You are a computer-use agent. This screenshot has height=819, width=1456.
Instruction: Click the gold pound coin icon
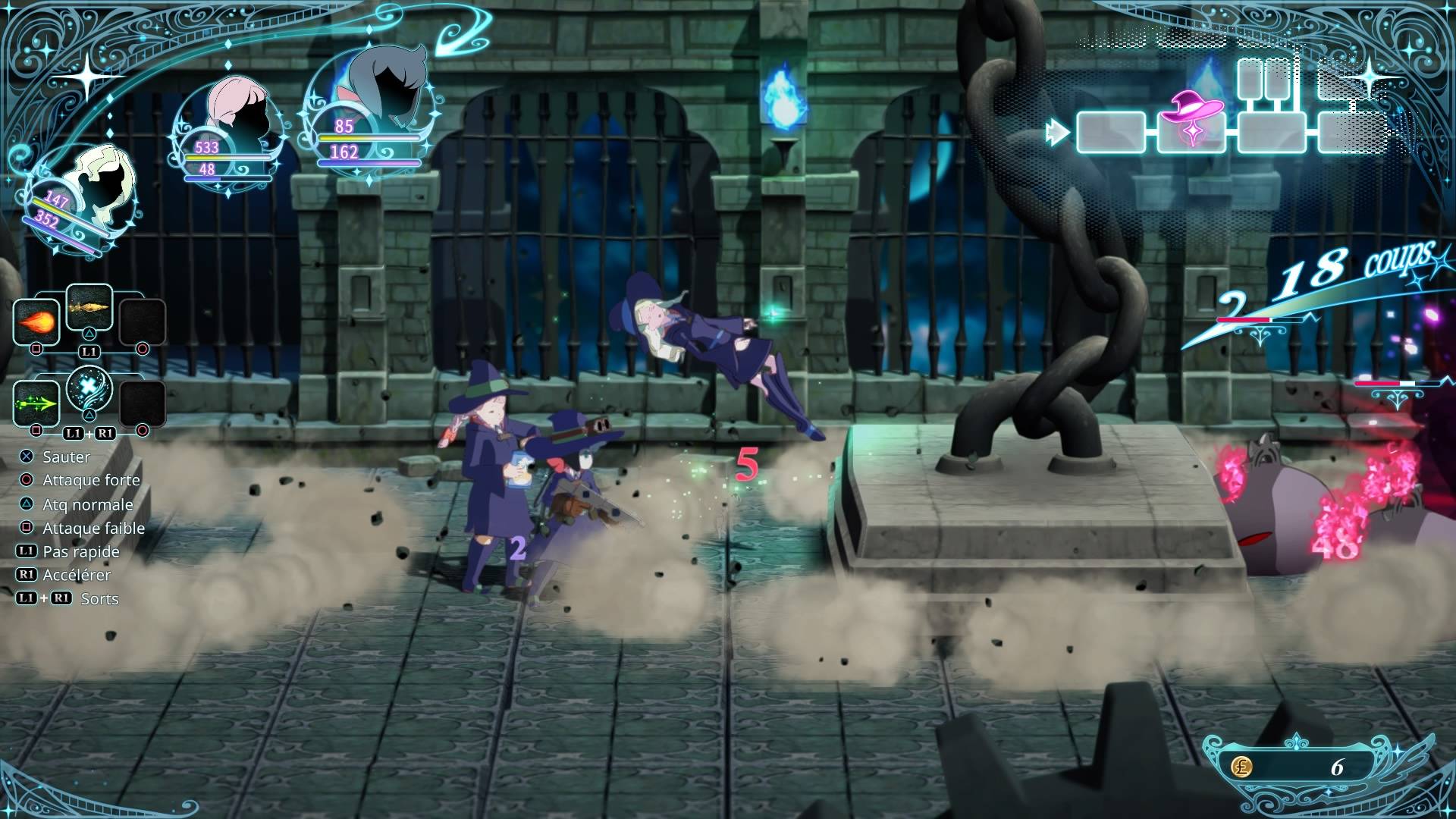(x=1241, y=767)
